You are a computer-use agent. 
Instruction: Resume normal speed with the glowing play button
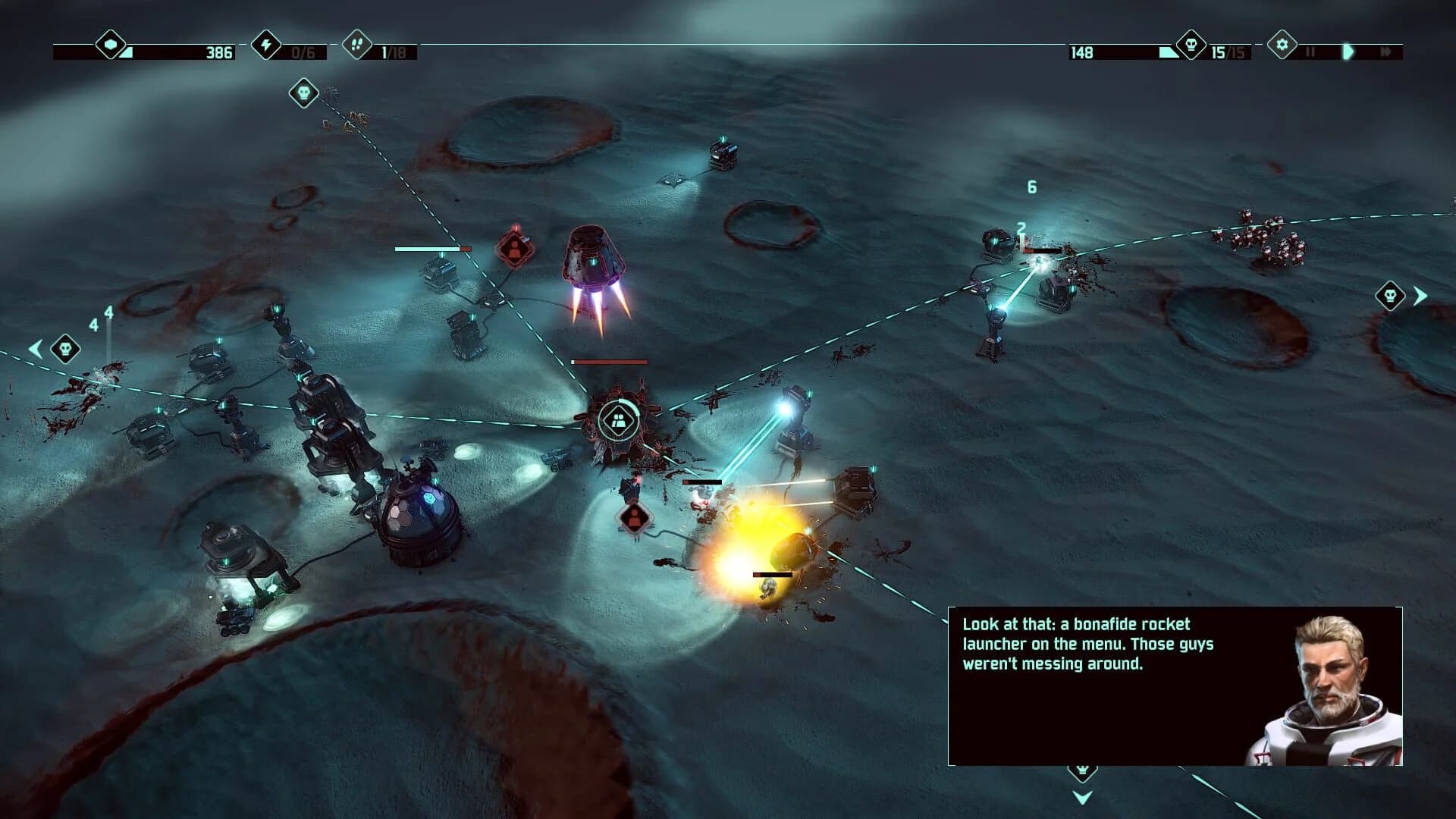pos(1349,52)
